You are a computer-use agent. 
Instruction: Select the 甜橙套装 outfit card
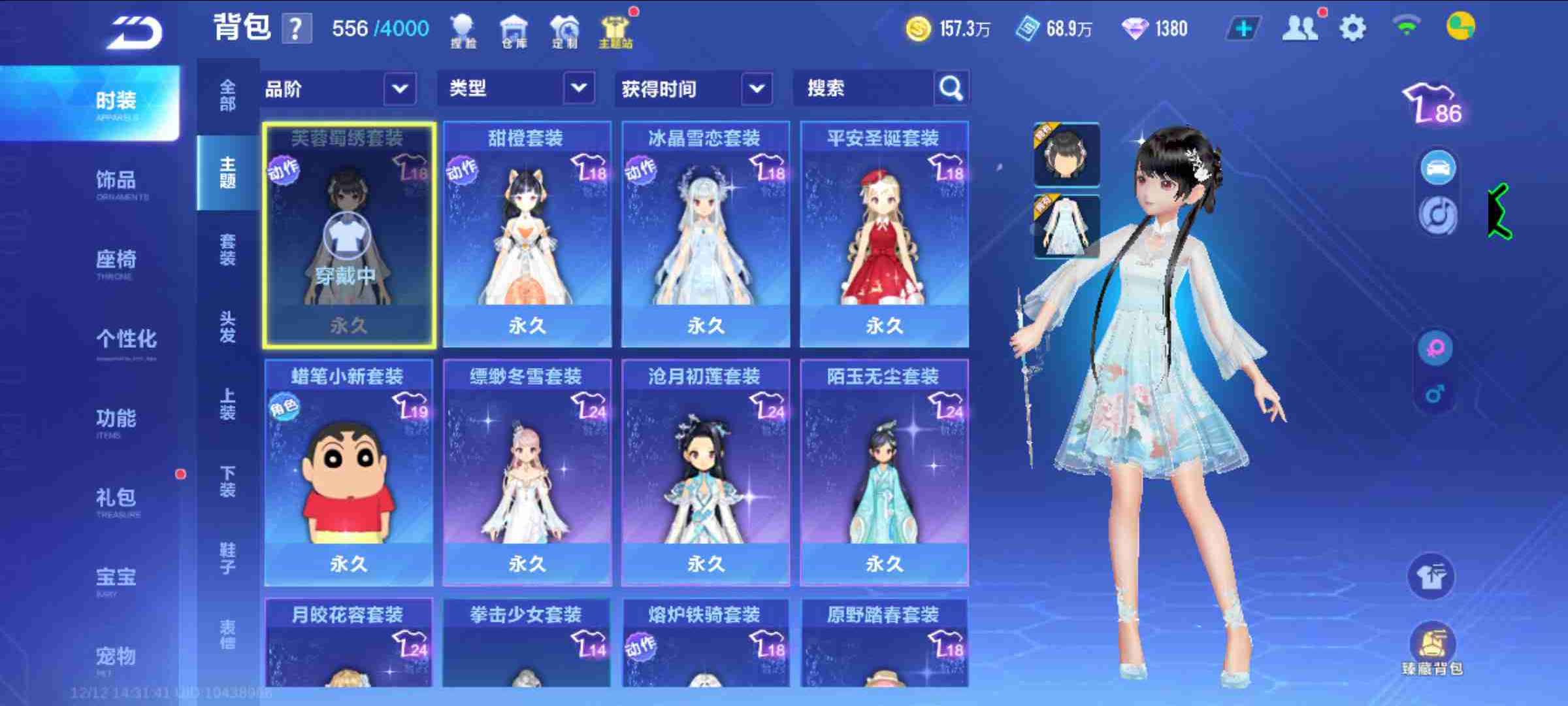(527, 234)
